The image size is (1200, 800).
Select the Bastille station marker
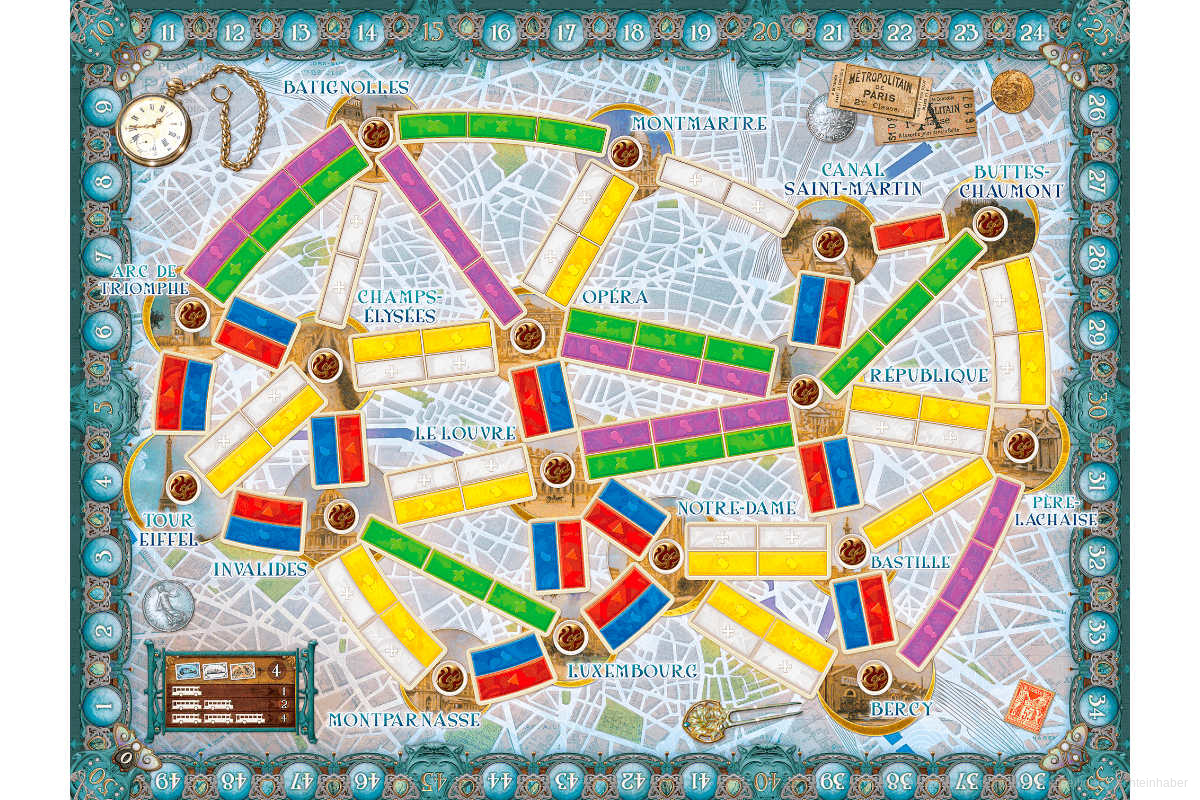[852, 550]
